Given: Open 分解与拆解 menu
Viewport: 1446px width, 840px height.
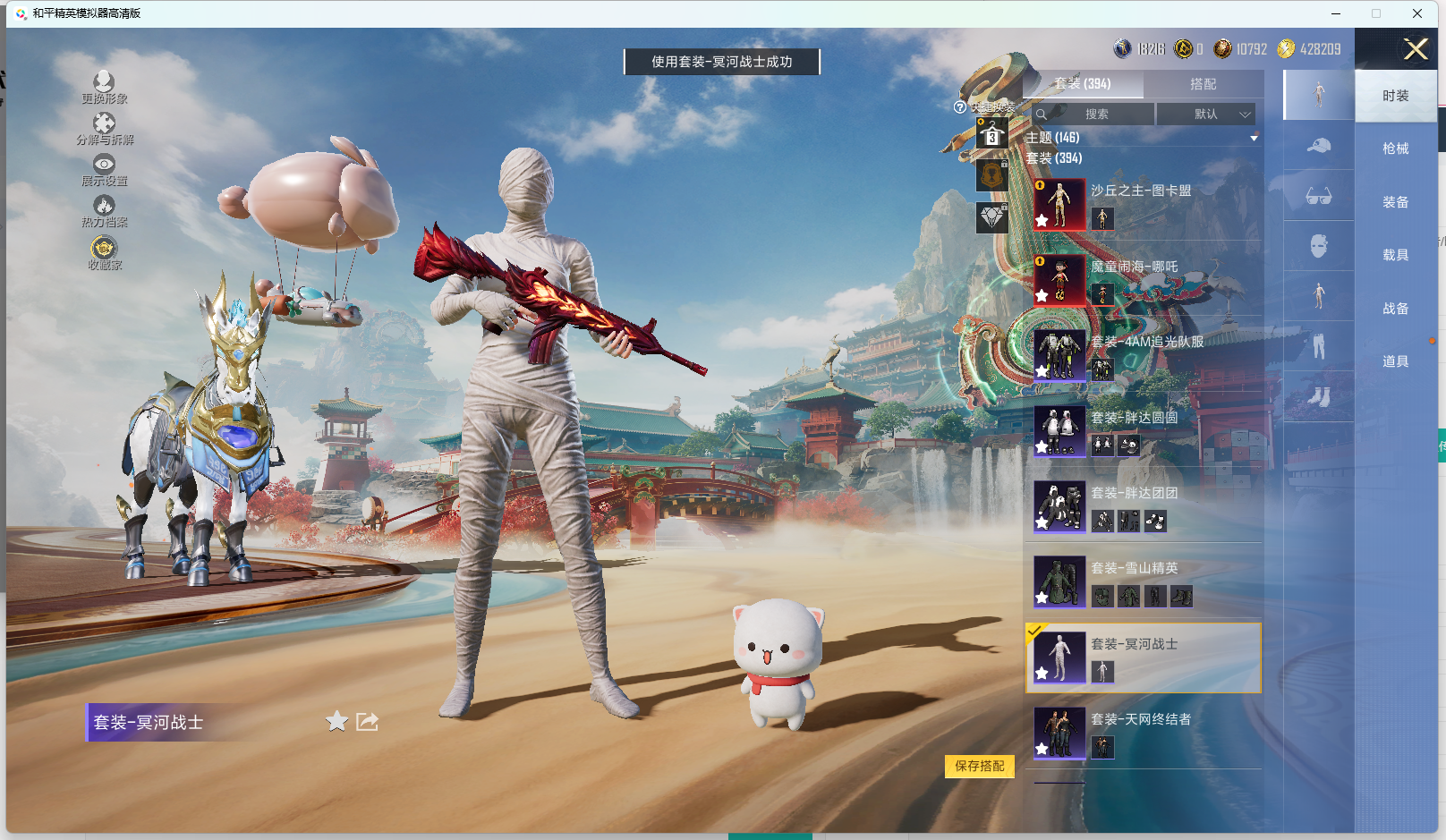Looking at the screenshot, I should [x=104, y=129].
